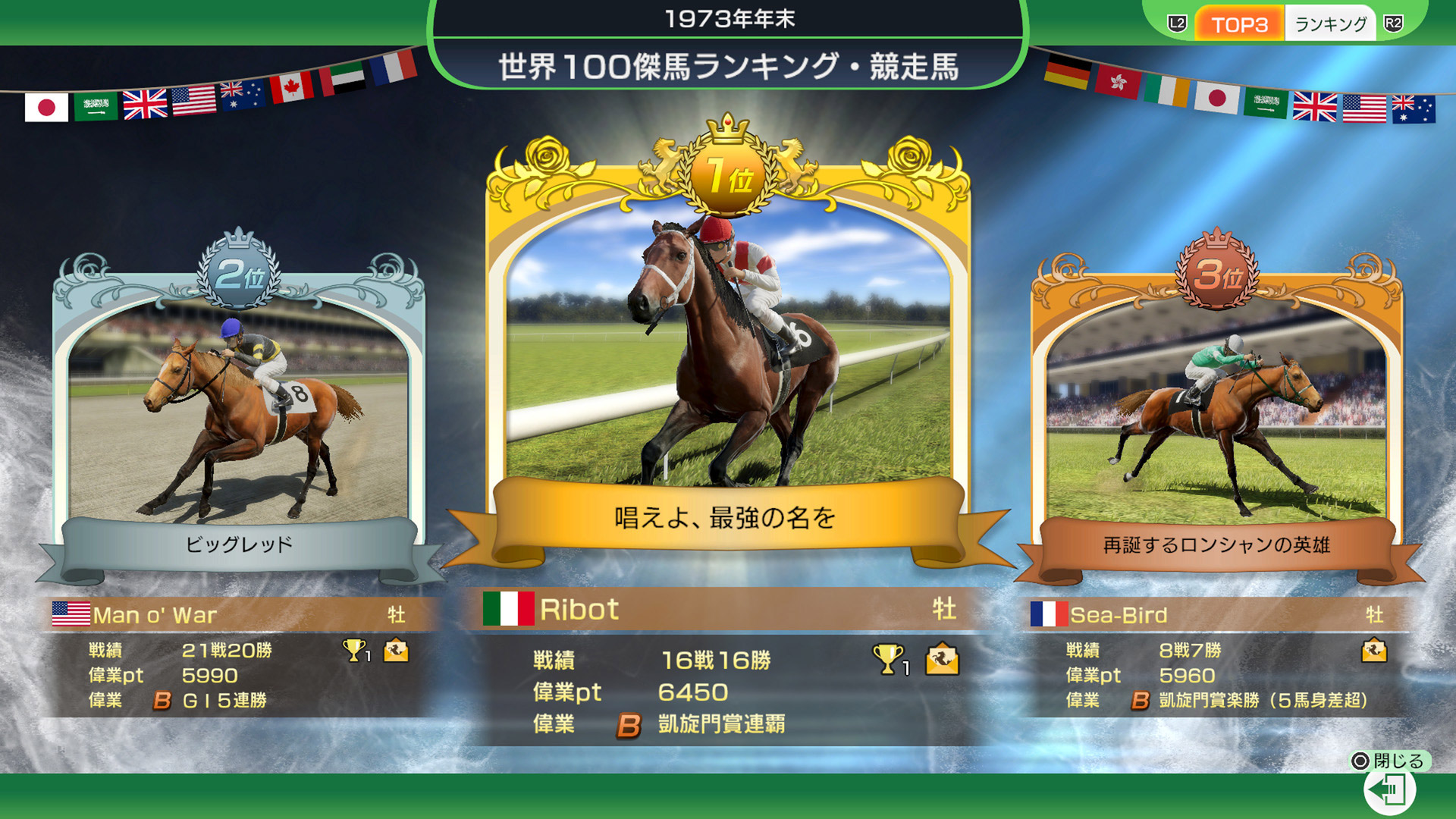Open the ランキング tab
1456x819 pixels.
tap(1329, 23)
